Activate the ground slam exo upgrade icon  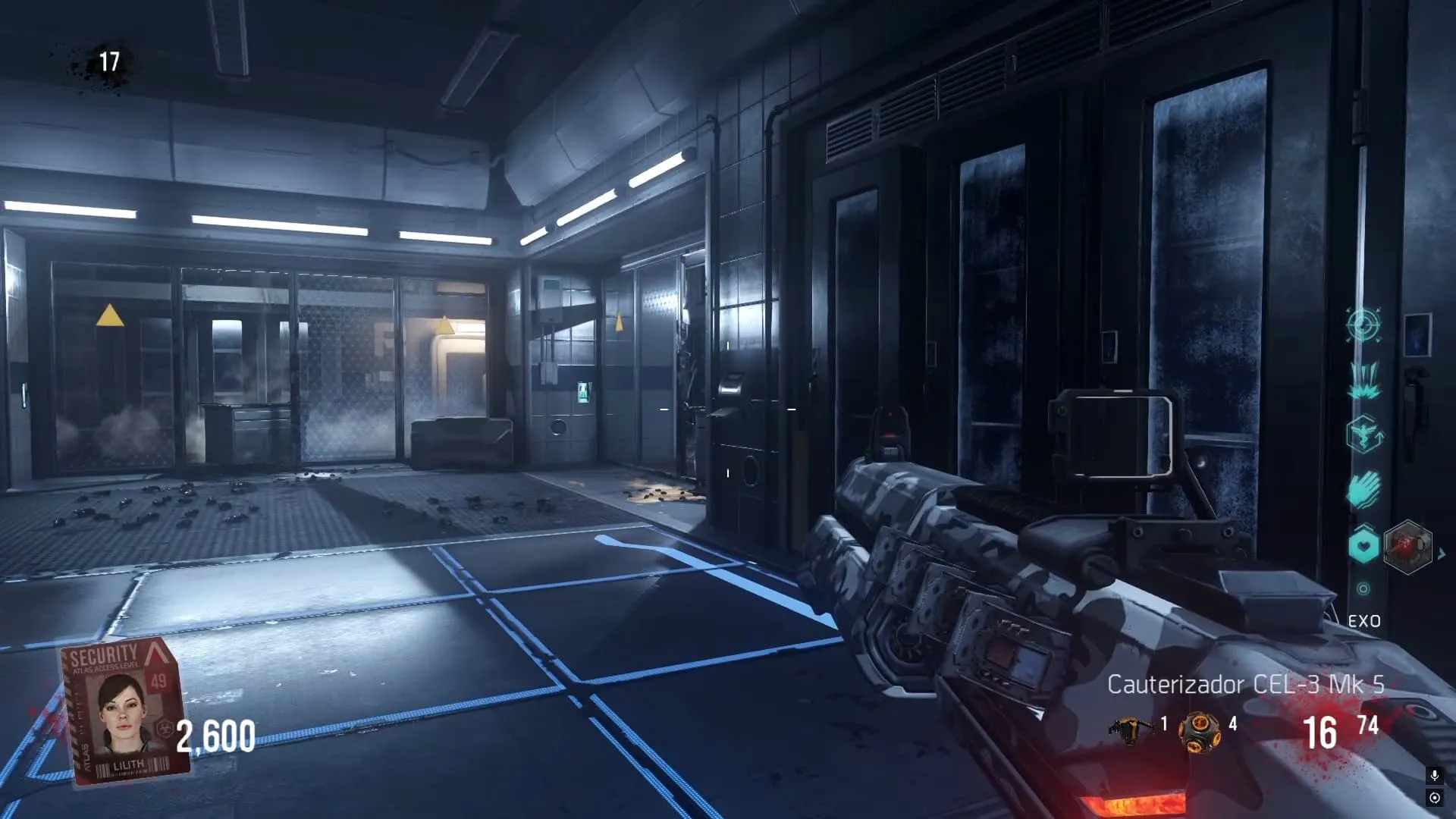[x=1363, y=380]
